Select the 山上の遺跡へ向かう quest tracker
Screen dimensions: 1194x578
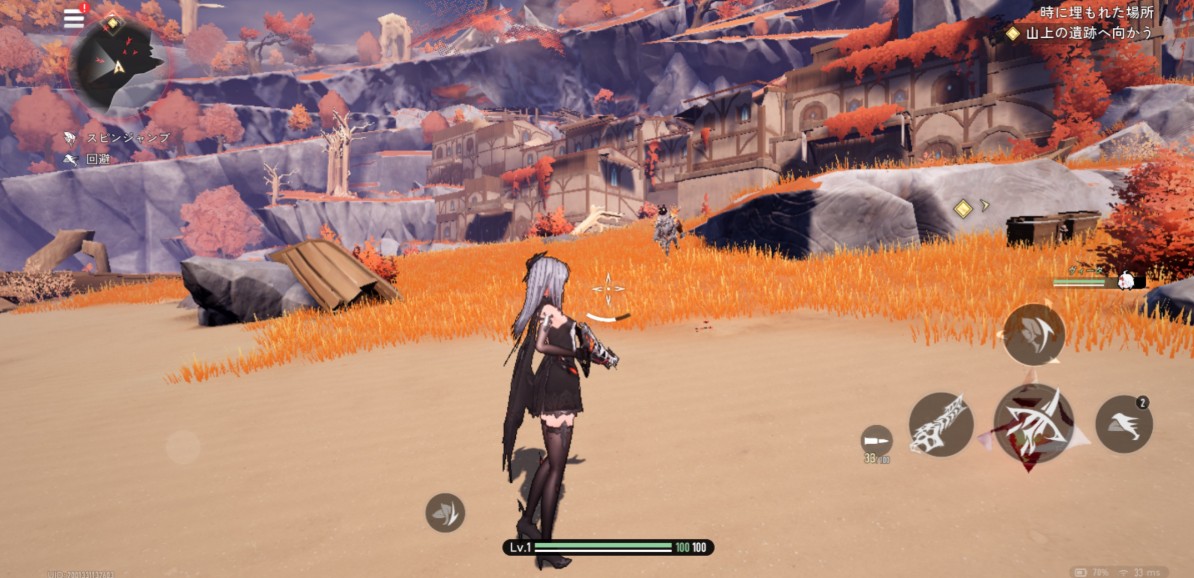coord(1080,33)
